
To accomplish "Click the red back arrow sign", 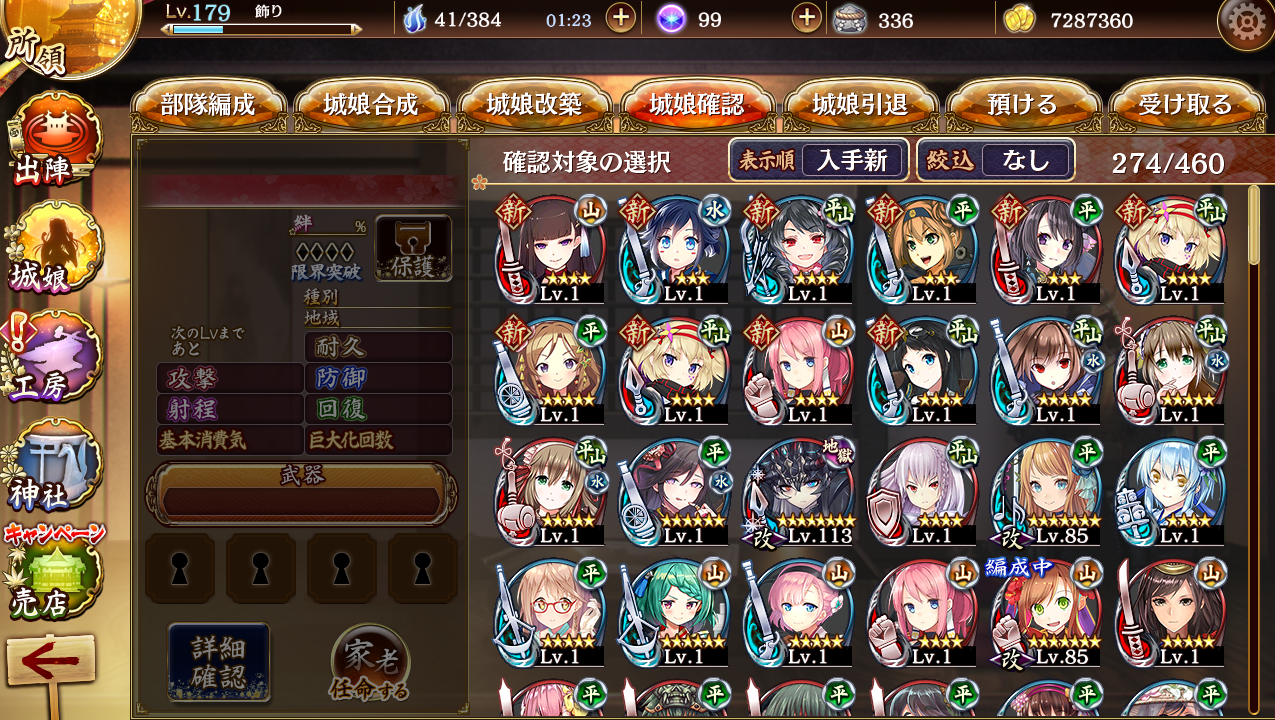I will 50,665.
